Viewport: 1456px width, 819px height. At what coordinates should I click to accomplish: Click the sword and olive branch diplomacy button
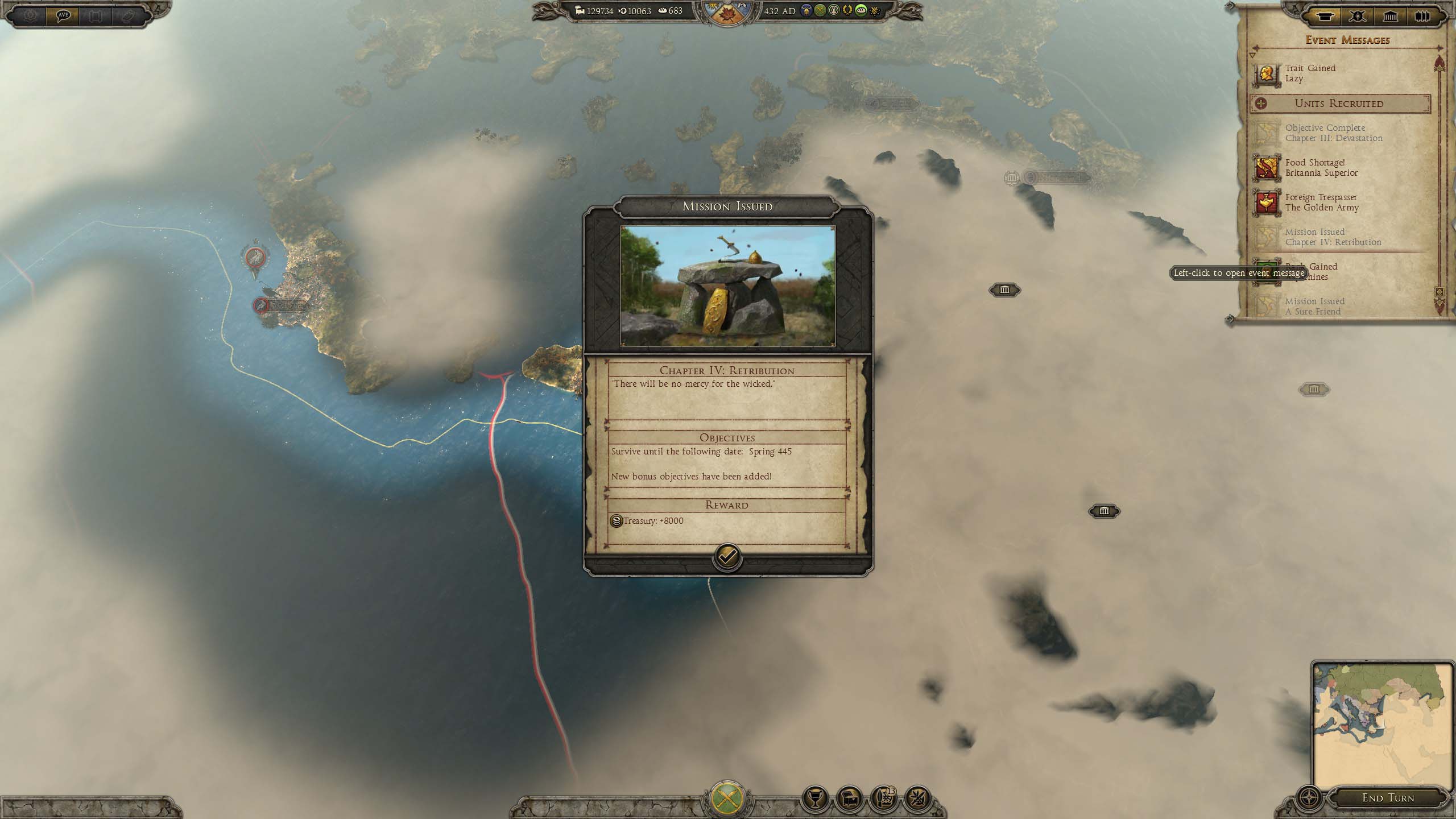point(917,799)
